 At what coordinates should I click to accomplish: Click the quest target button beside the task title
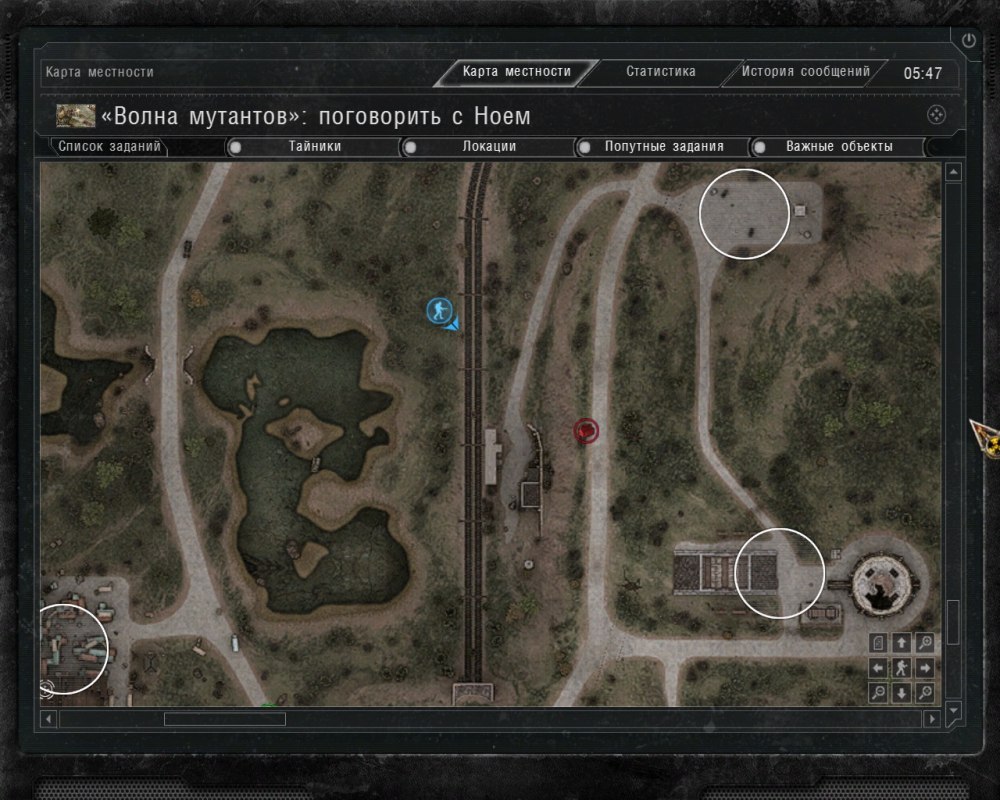tap(936, 115)
